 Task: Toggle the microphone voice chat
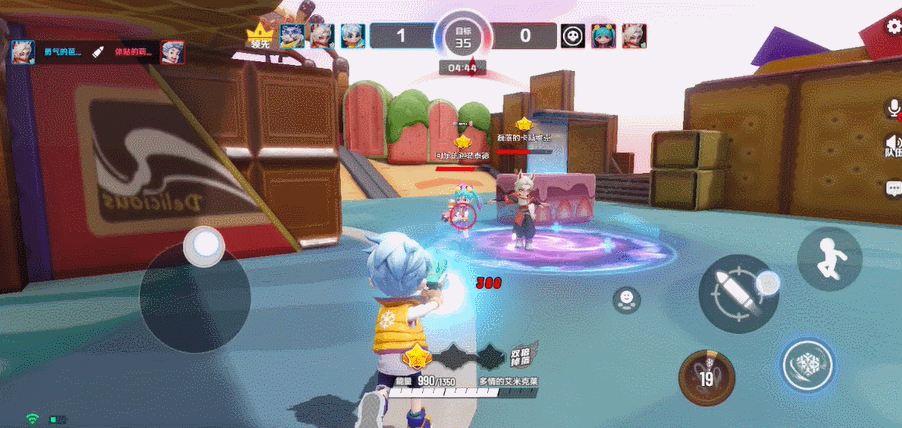pyautogui.click(x=892, y=107)
